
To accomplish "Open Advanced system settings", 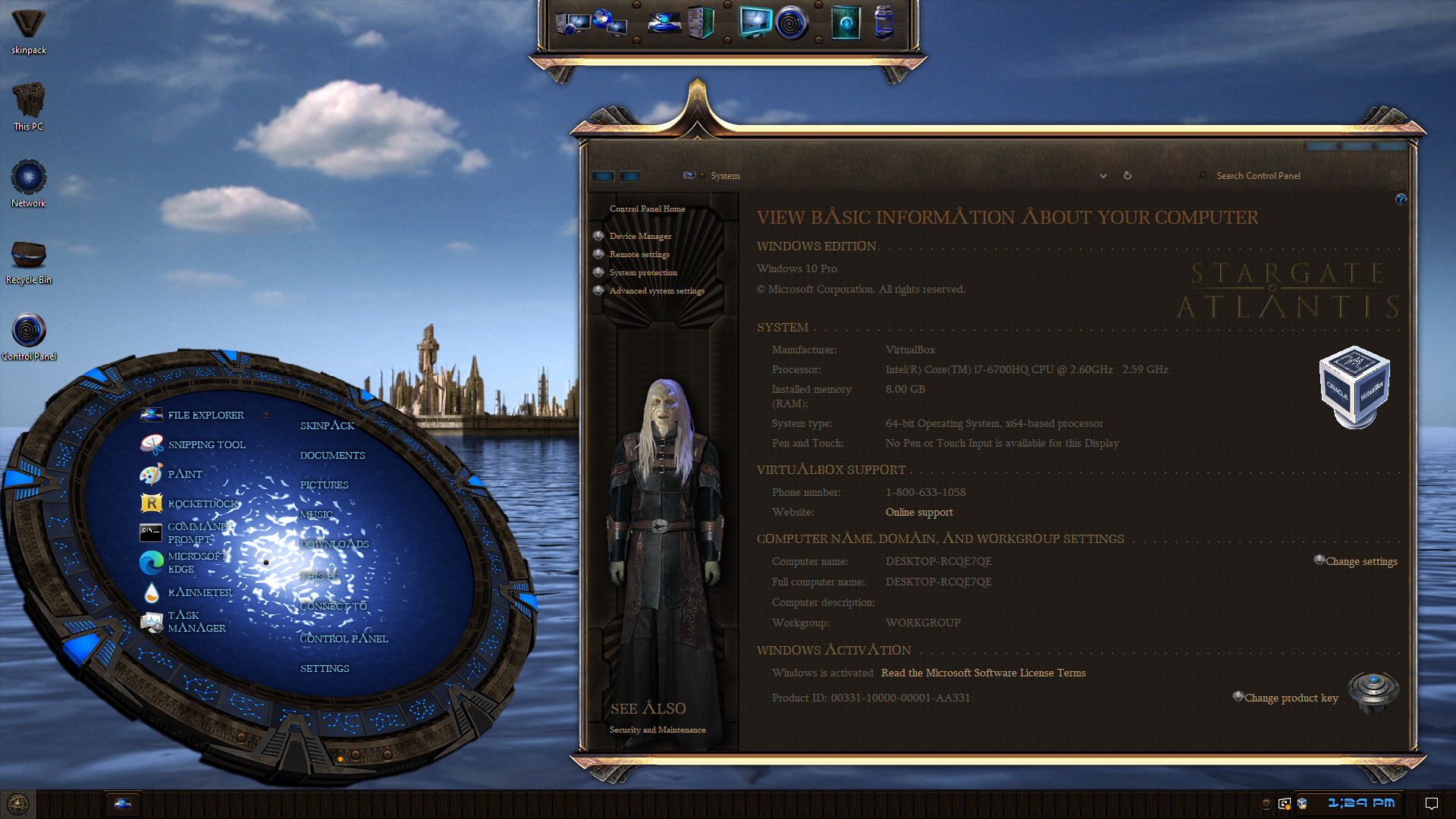I will tap(657, 290).
